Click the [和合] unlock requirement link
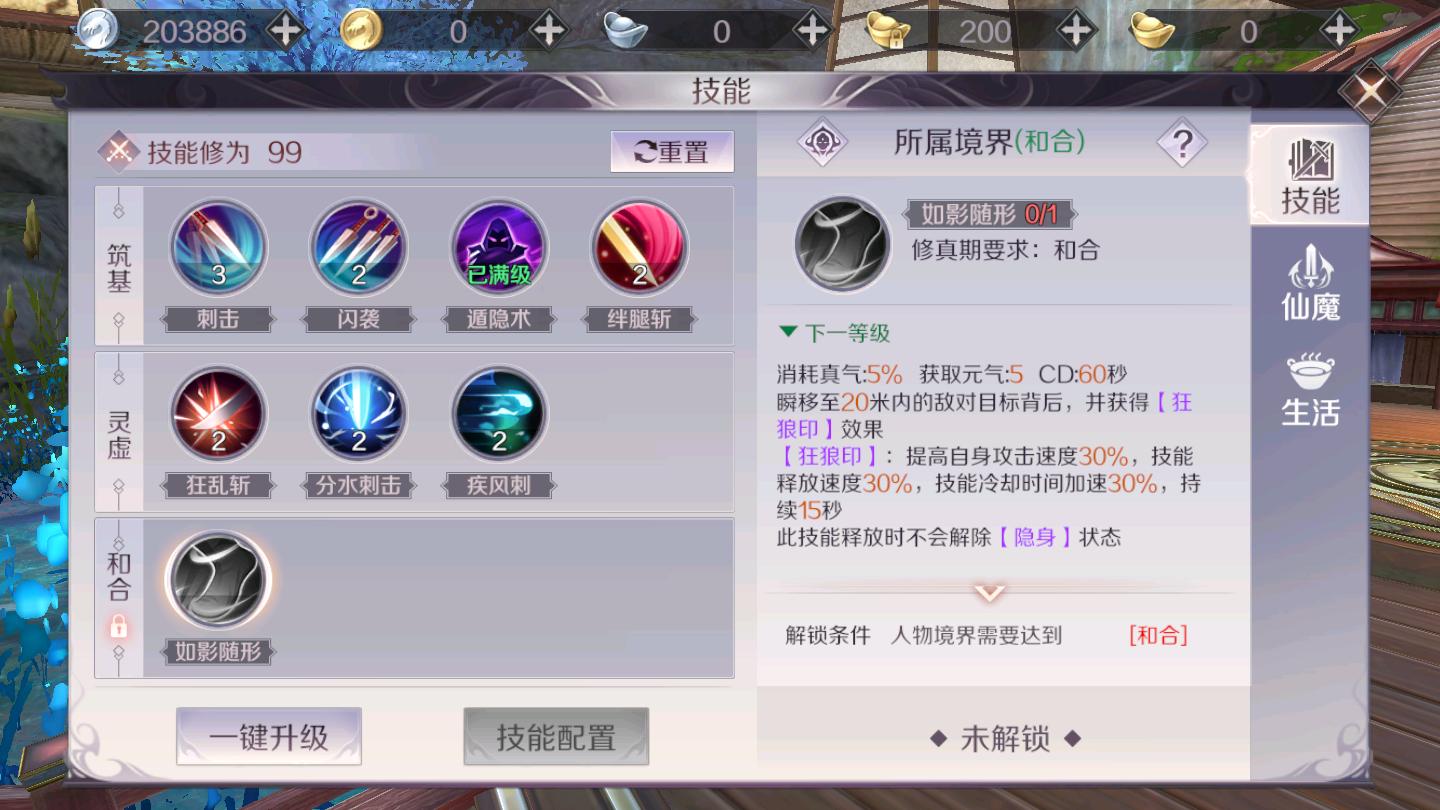This screenshot has height=810, width=1440. 1159,635
